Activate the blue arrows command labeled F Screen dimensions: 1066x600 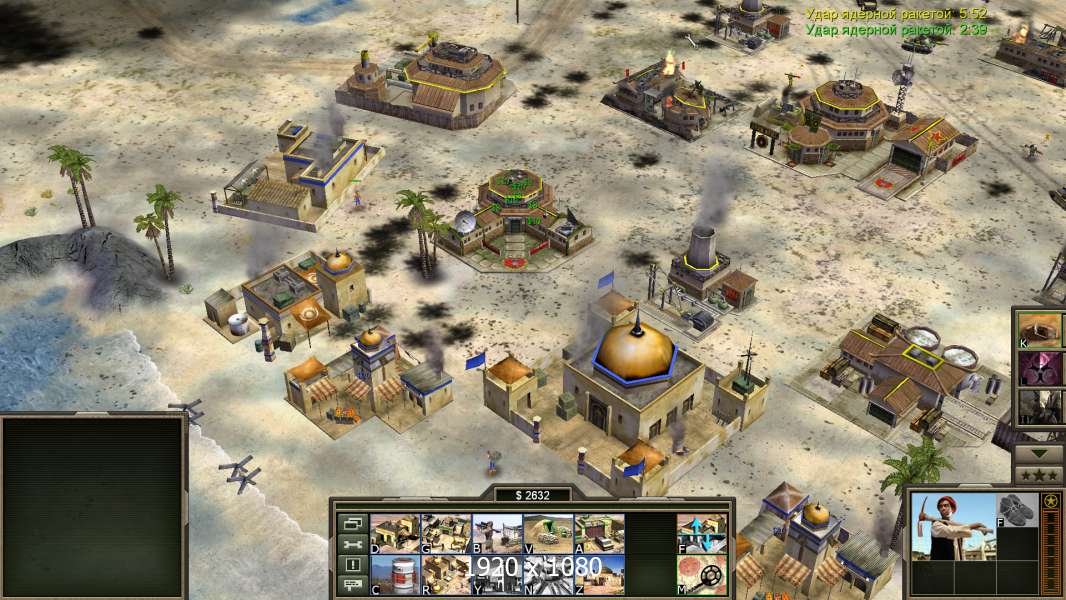pos(702,534)
